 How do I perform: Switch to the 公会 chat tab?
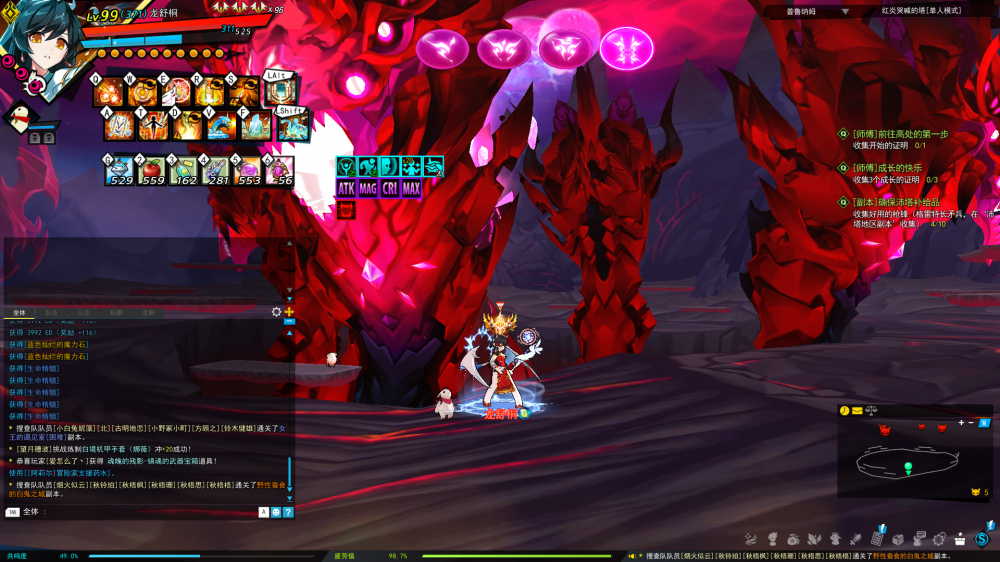(x=84, y=313)
